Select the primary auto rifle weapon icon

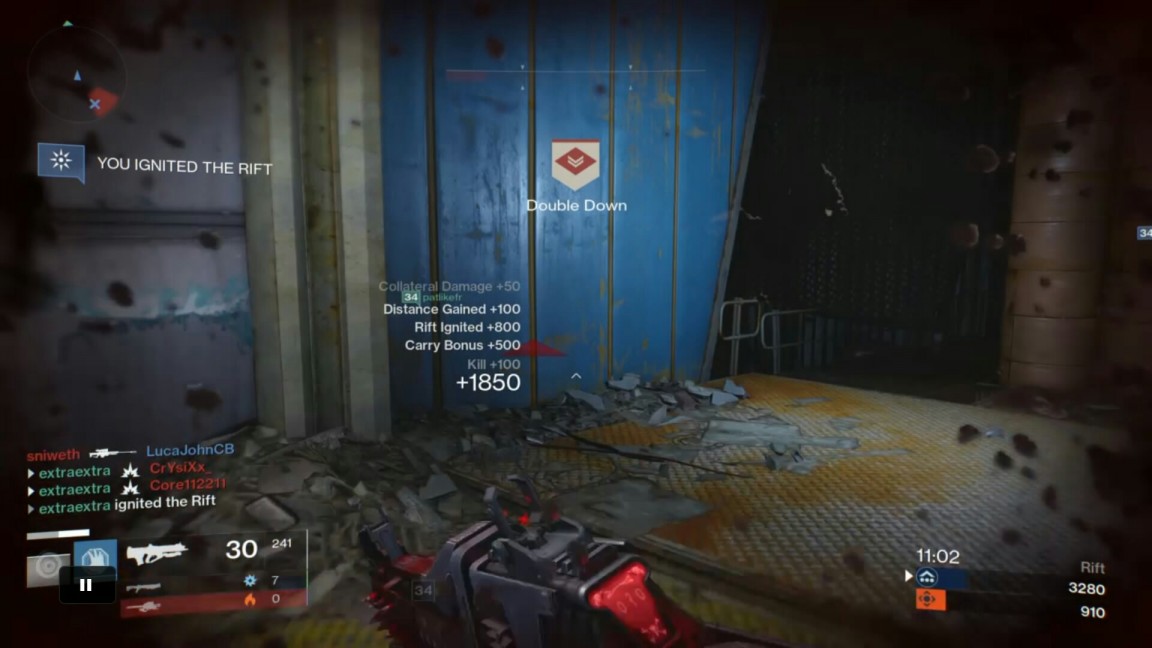[156, 552]
